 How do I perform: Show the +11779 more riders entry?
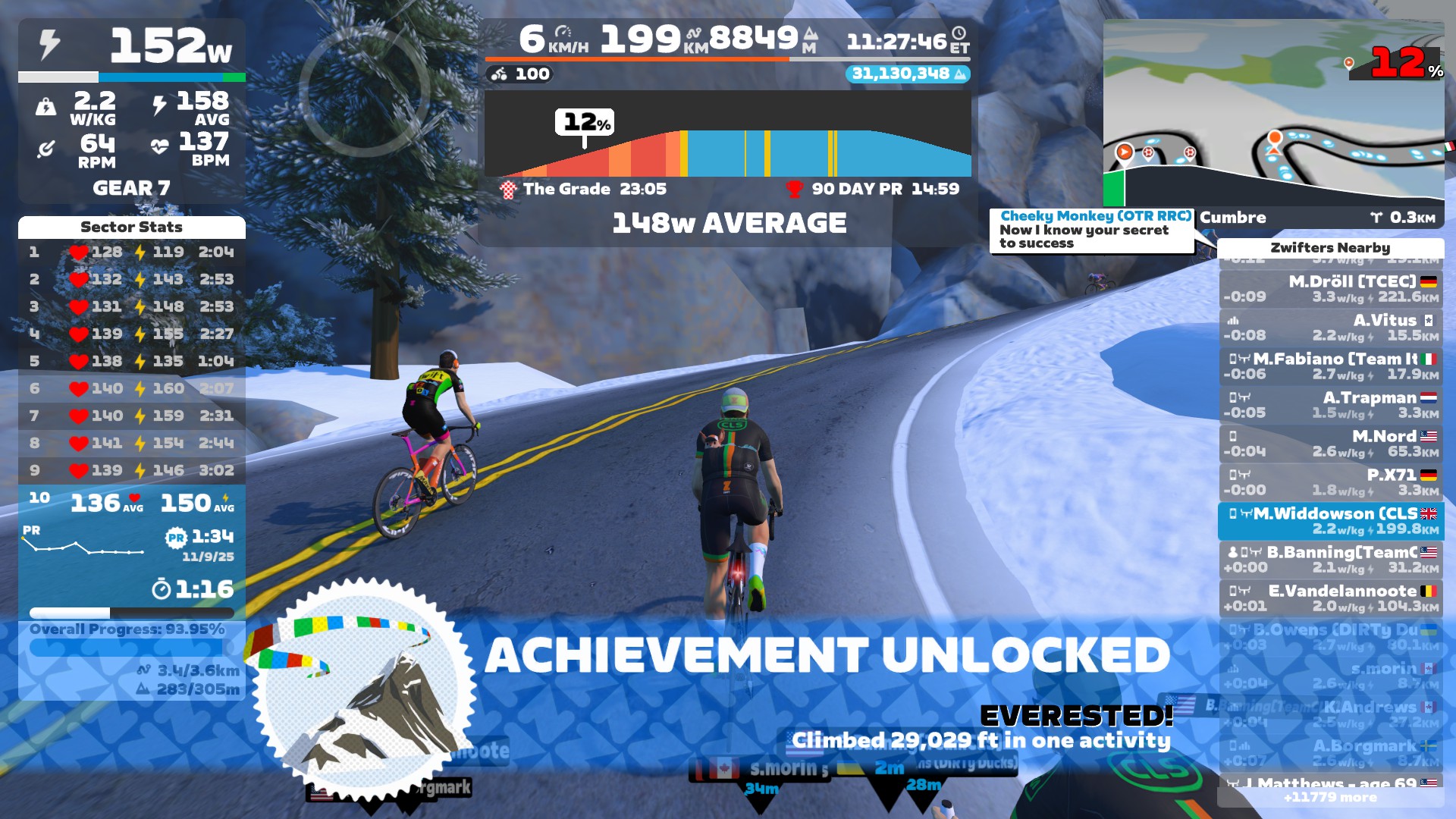pyautogui.click(x=1330, y=797)
